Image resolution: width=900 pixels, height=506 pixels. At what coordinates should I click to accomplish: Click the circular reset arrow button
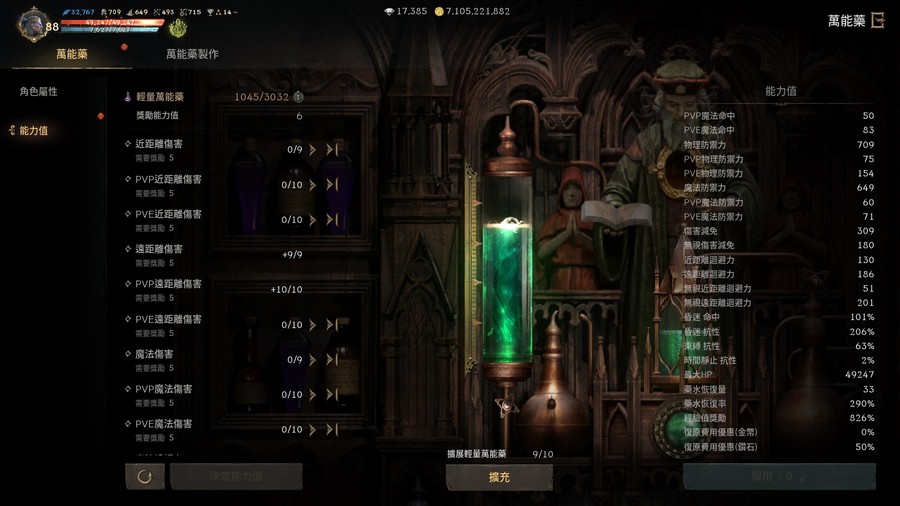pos(145,476)
